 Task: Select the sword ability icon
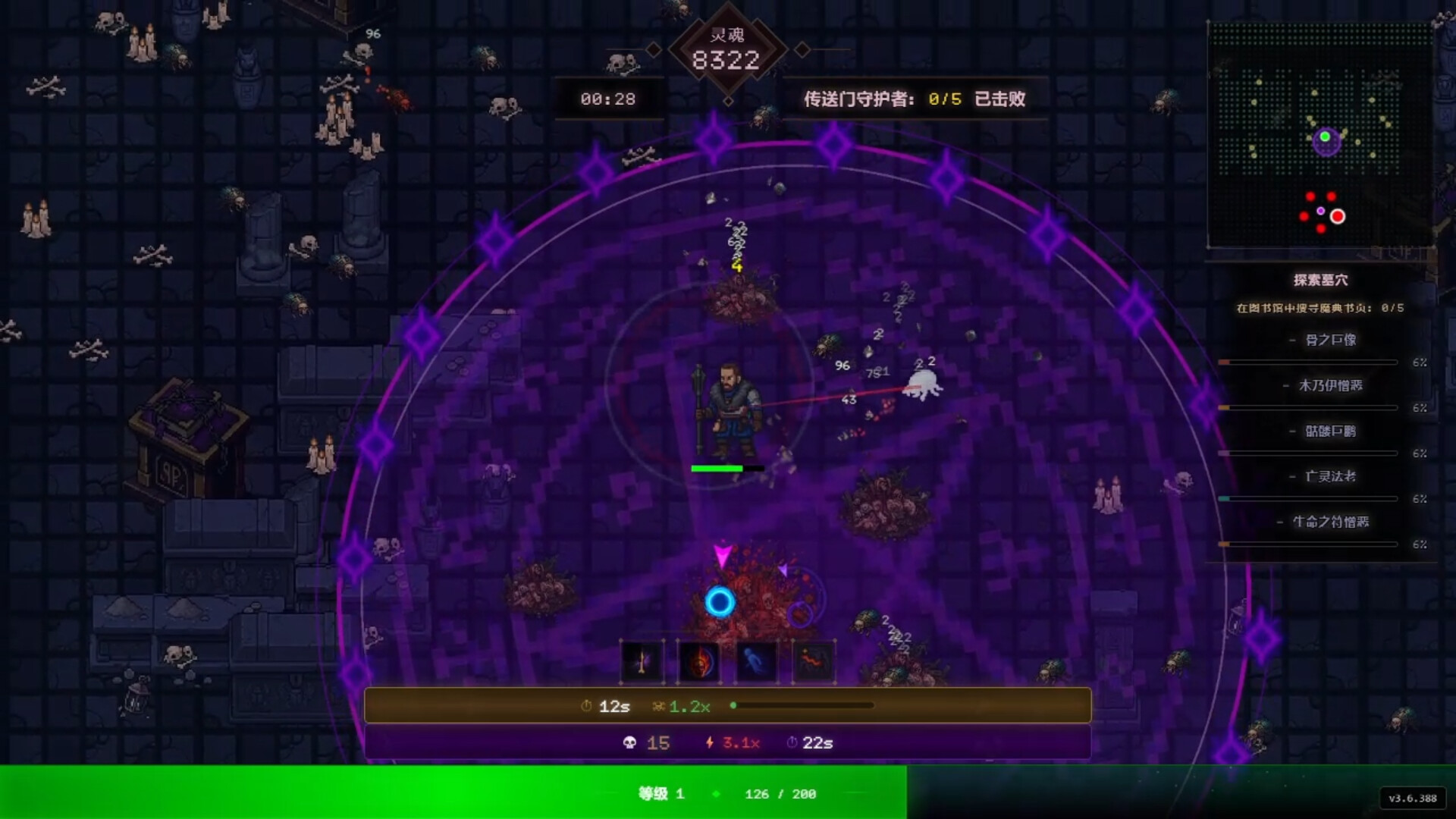[x=641, y=660]
